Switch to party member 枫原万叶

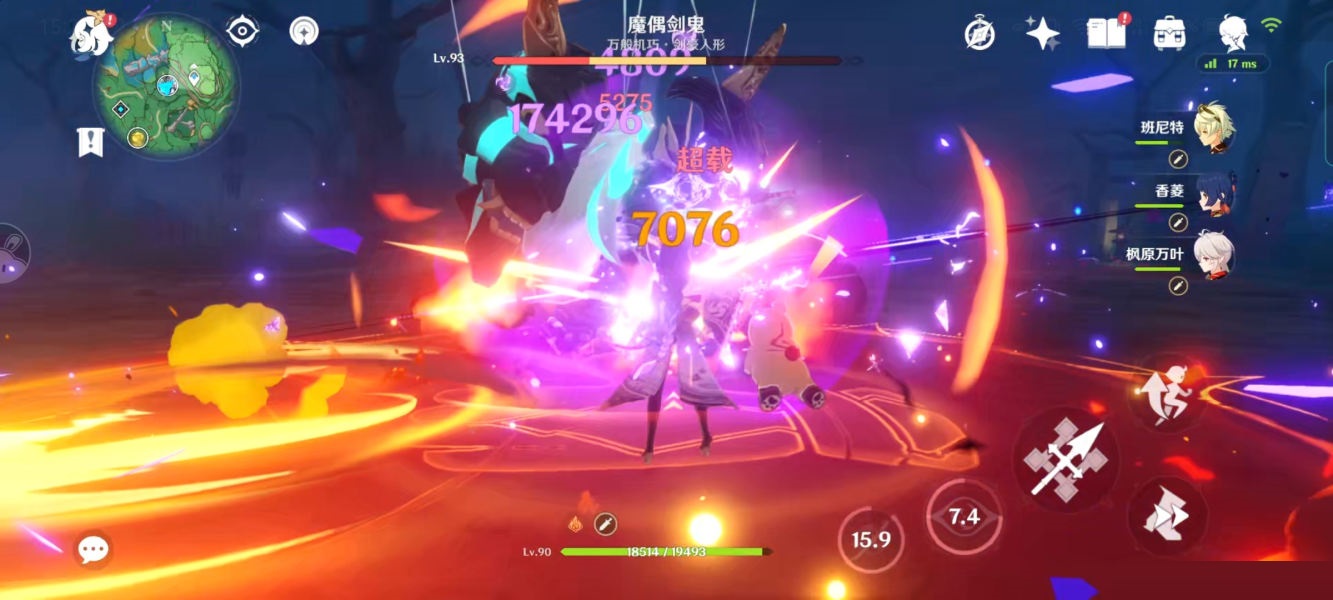click(1213, 256)
